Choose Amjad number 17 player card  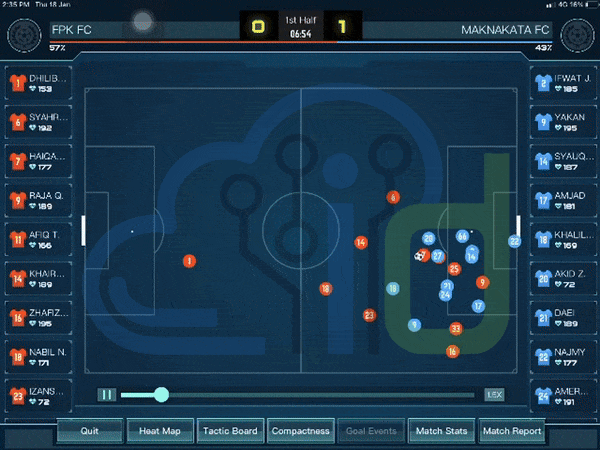click(561, 200)
